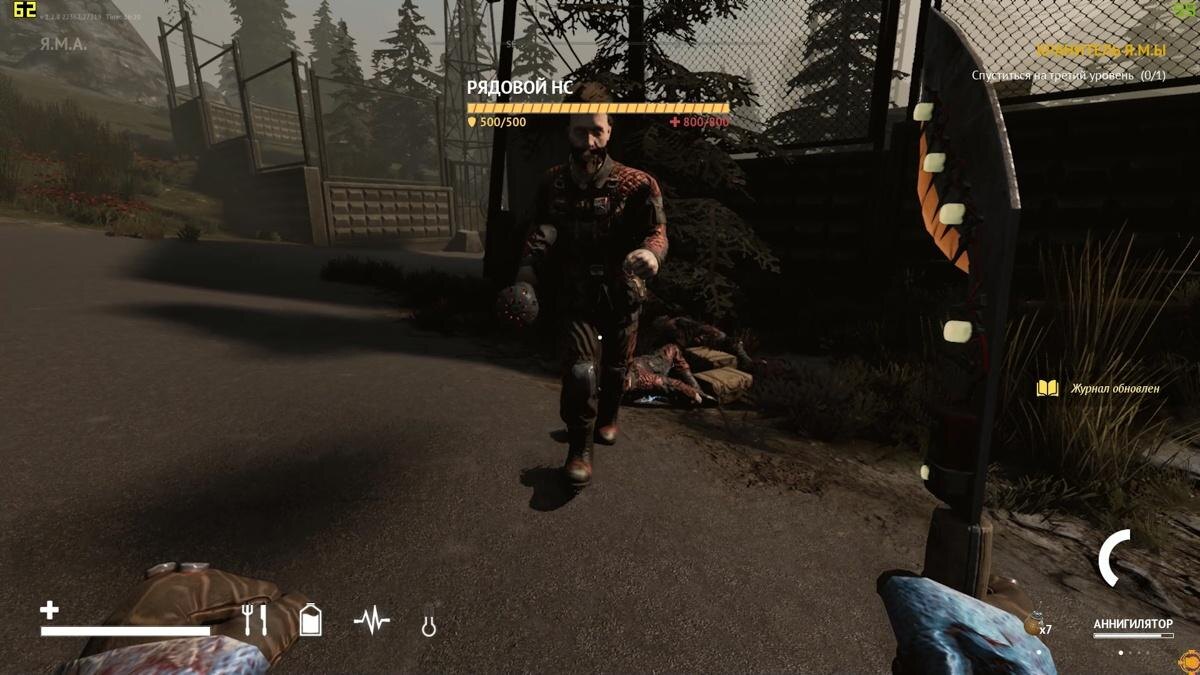The height and width of the screenshot is (675, 1200).
Task: Click the thermometer temperature icon
Action: point(429,622)
